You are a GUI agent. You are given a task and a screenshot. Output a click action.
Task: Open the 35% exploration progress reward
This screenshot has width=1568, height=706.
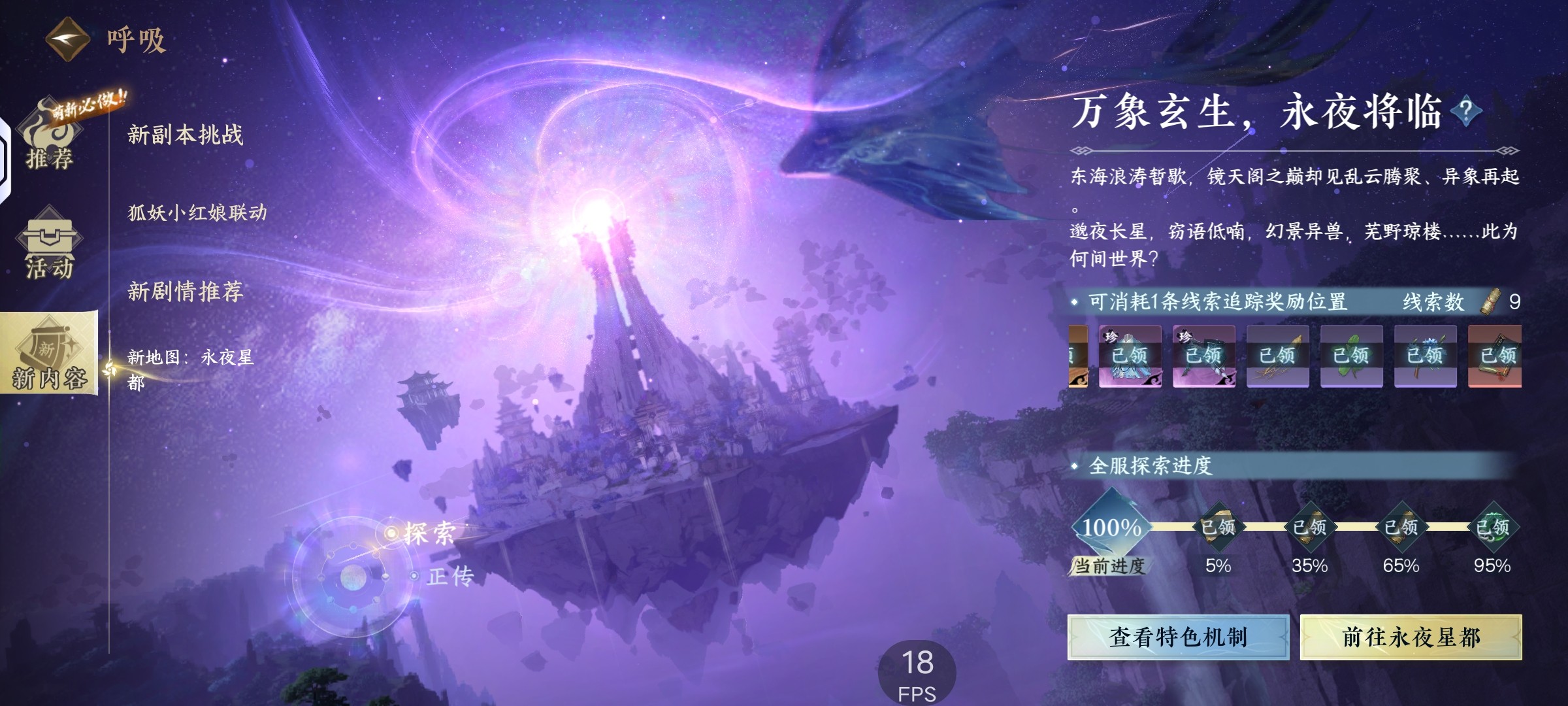pos(1309,527)
